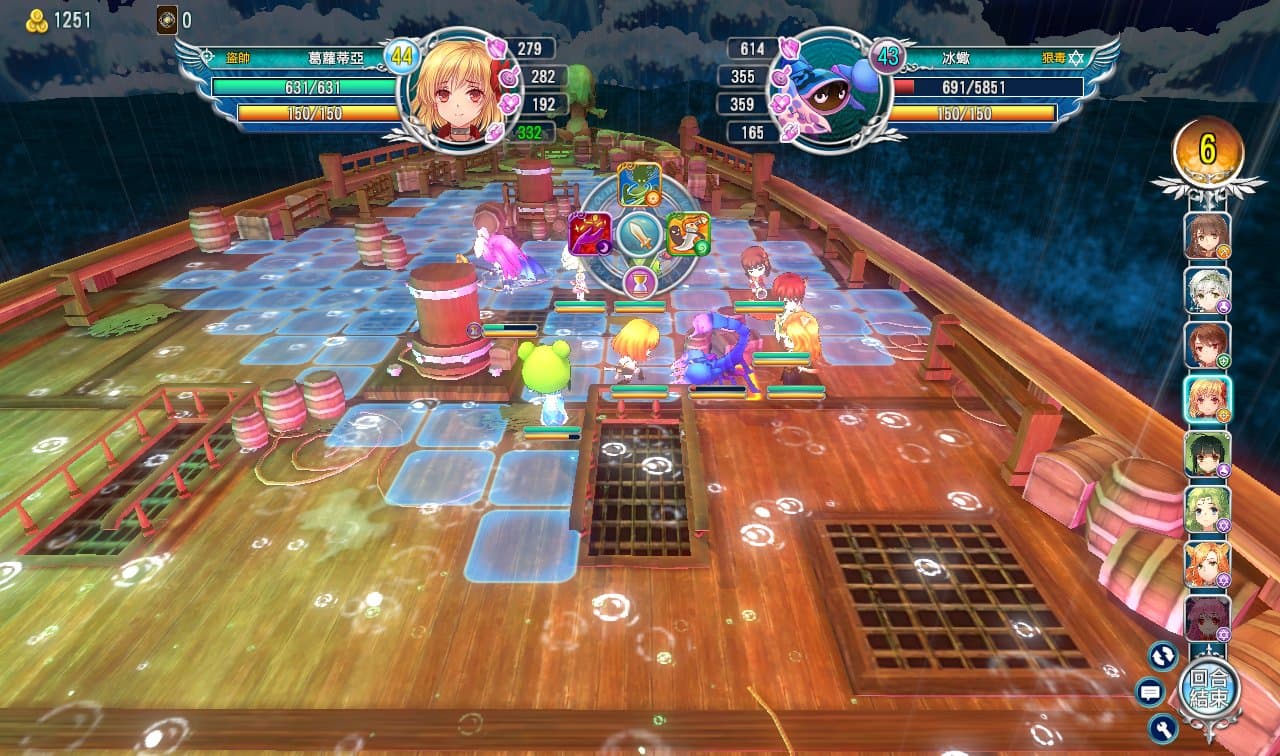This screenshot has width=1280, height=756.
Task: Select the blue scorpion enemy unit on the board
Action: (716, 350)
